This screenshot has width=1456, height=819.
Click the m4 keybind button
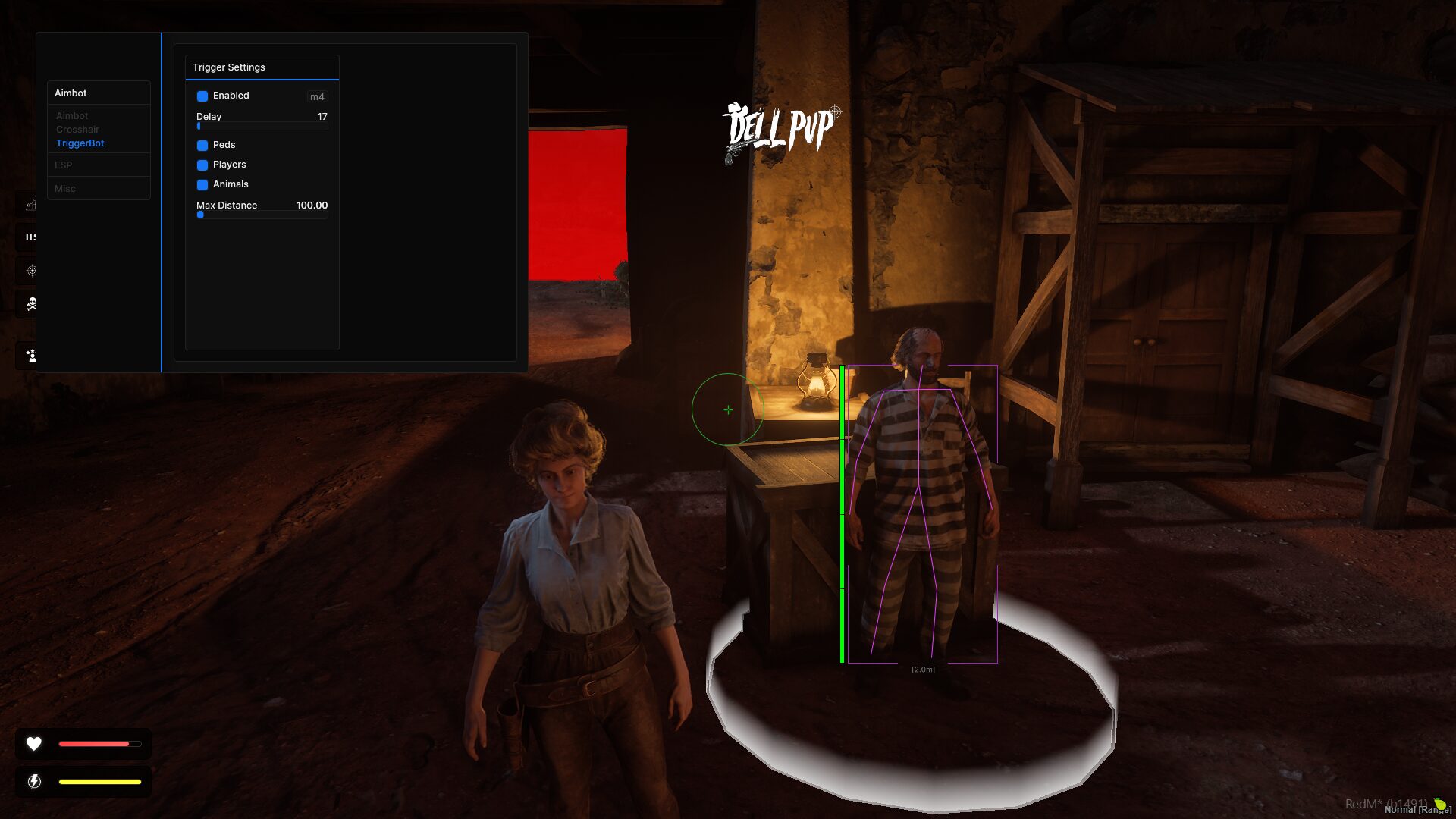(317, 96)
